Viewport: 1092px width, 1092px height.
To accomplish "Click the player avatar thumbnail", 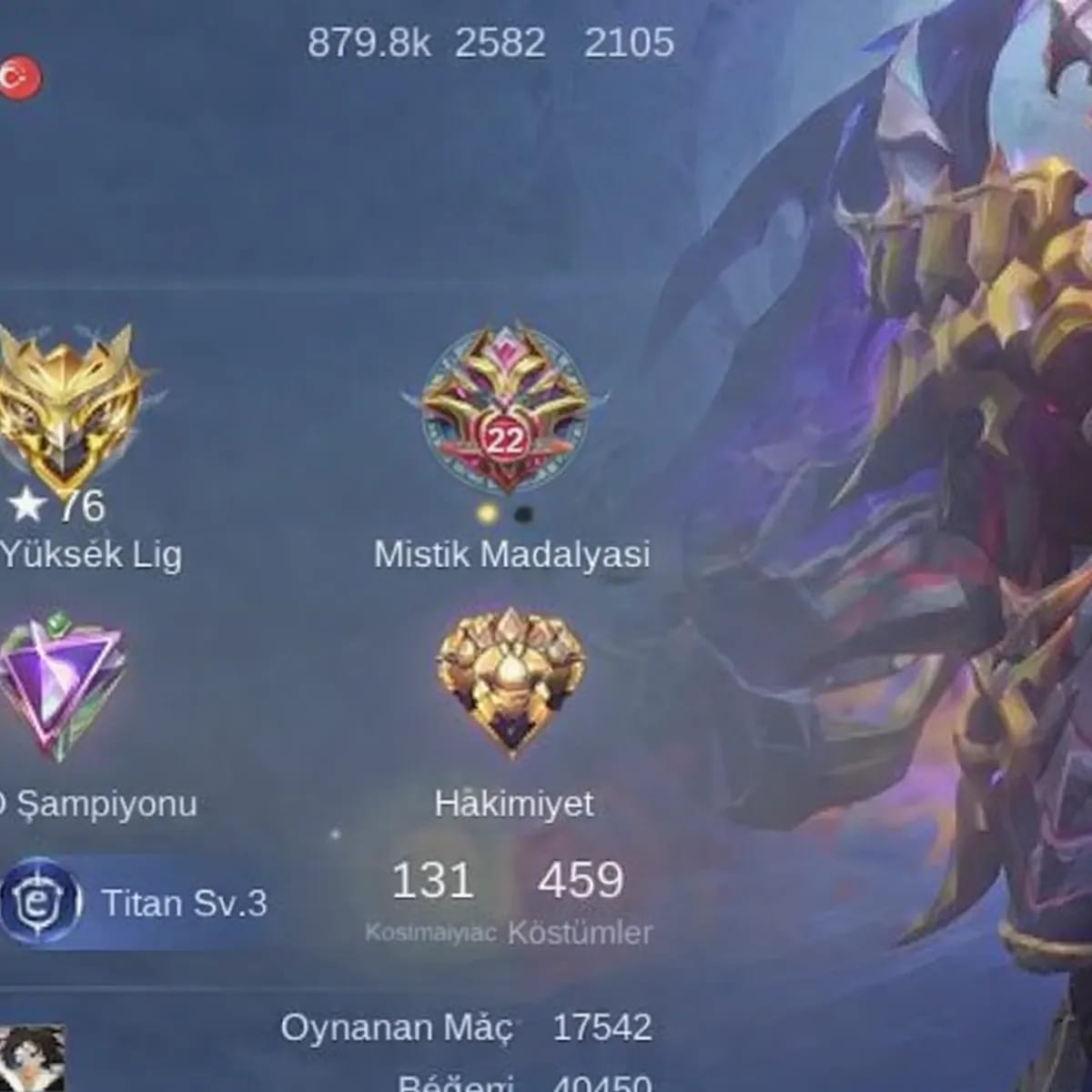I will (x=33, y=1057).
